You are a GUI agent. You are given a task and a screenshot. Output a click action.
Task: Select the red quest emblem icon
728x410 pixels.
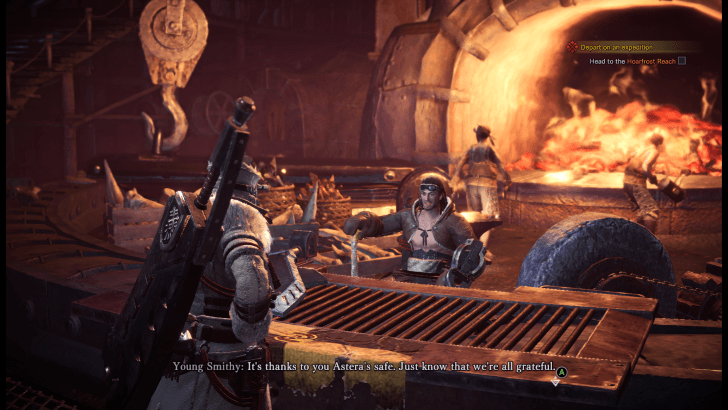tap(573, 46)
